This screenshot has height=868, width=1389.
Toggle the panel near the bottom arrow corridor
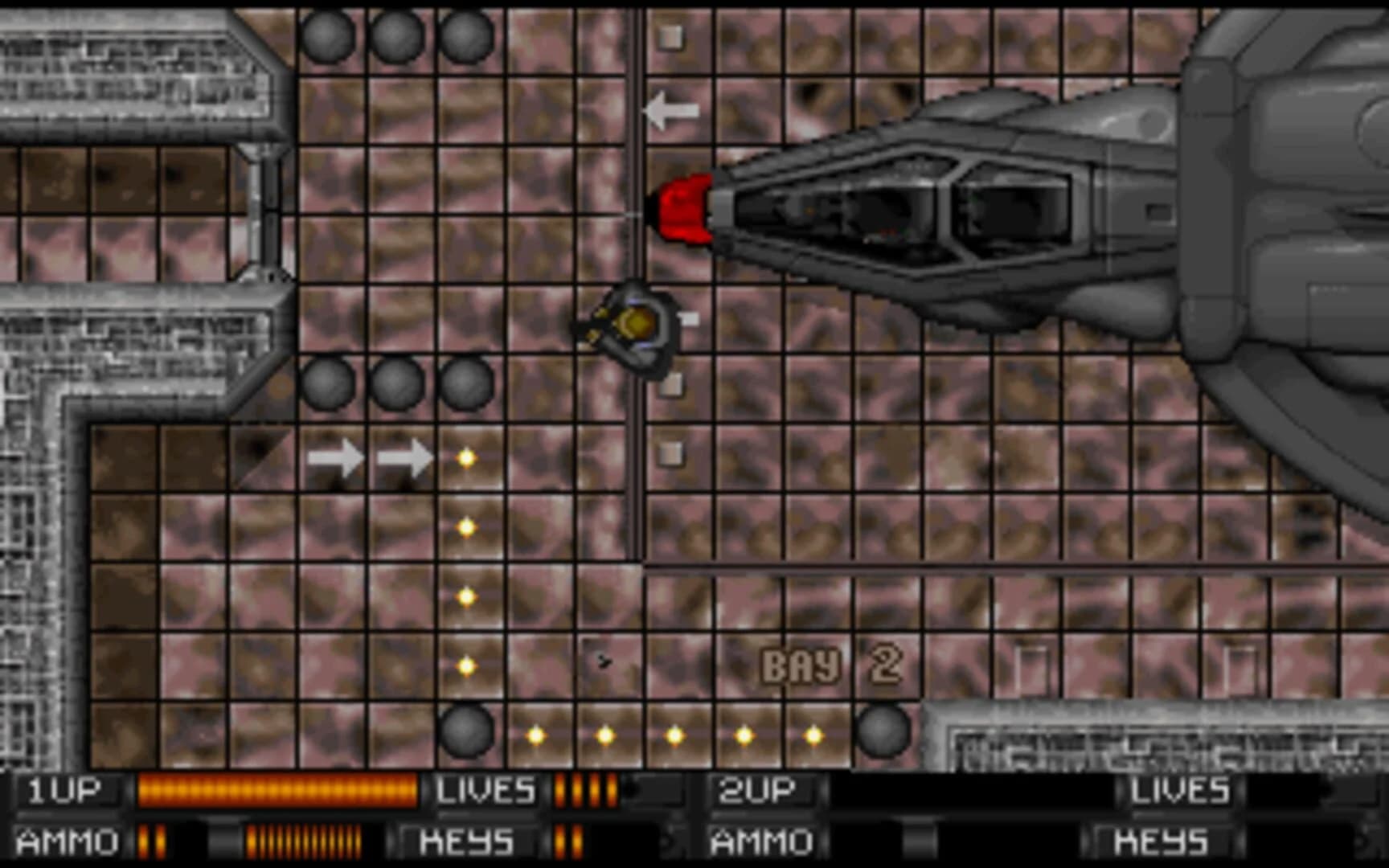tap(671, 454)
